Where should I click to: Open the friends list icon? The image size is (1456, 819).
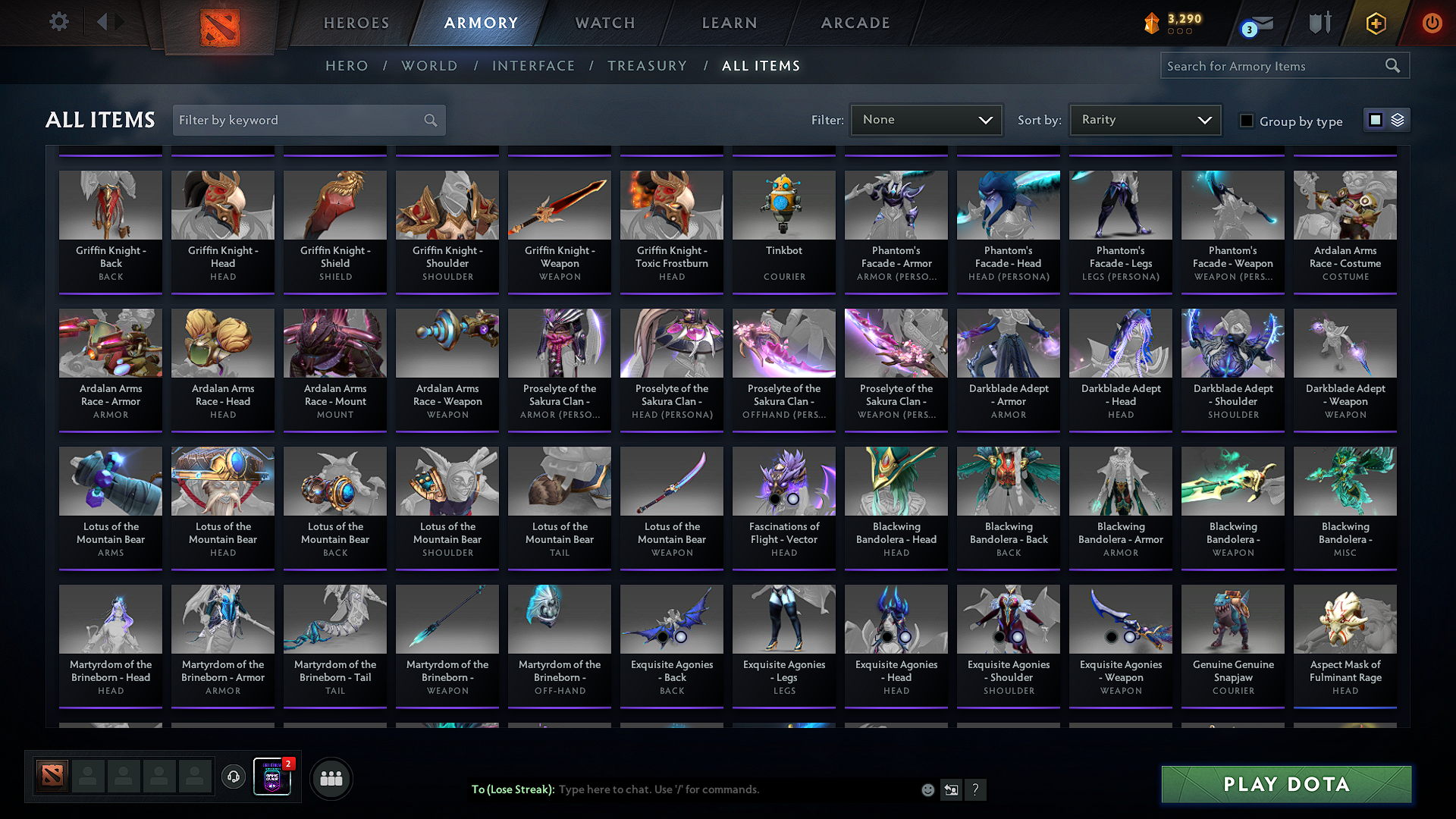click(330, 777)
